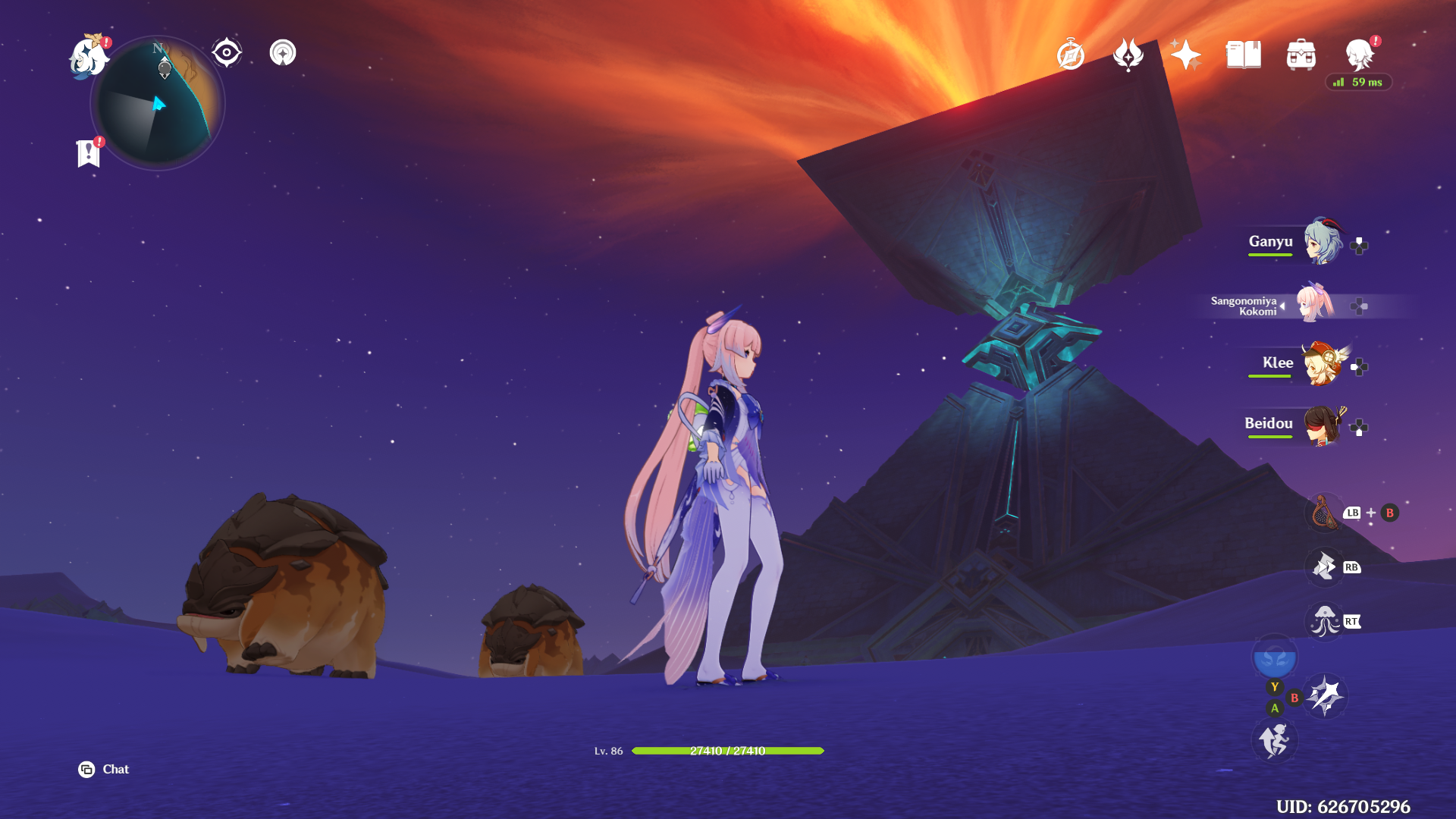Switch to Ganyu in the party
Image resolution: width=1456 pixels, height=819 pixels.
(x=1323, y=242)
